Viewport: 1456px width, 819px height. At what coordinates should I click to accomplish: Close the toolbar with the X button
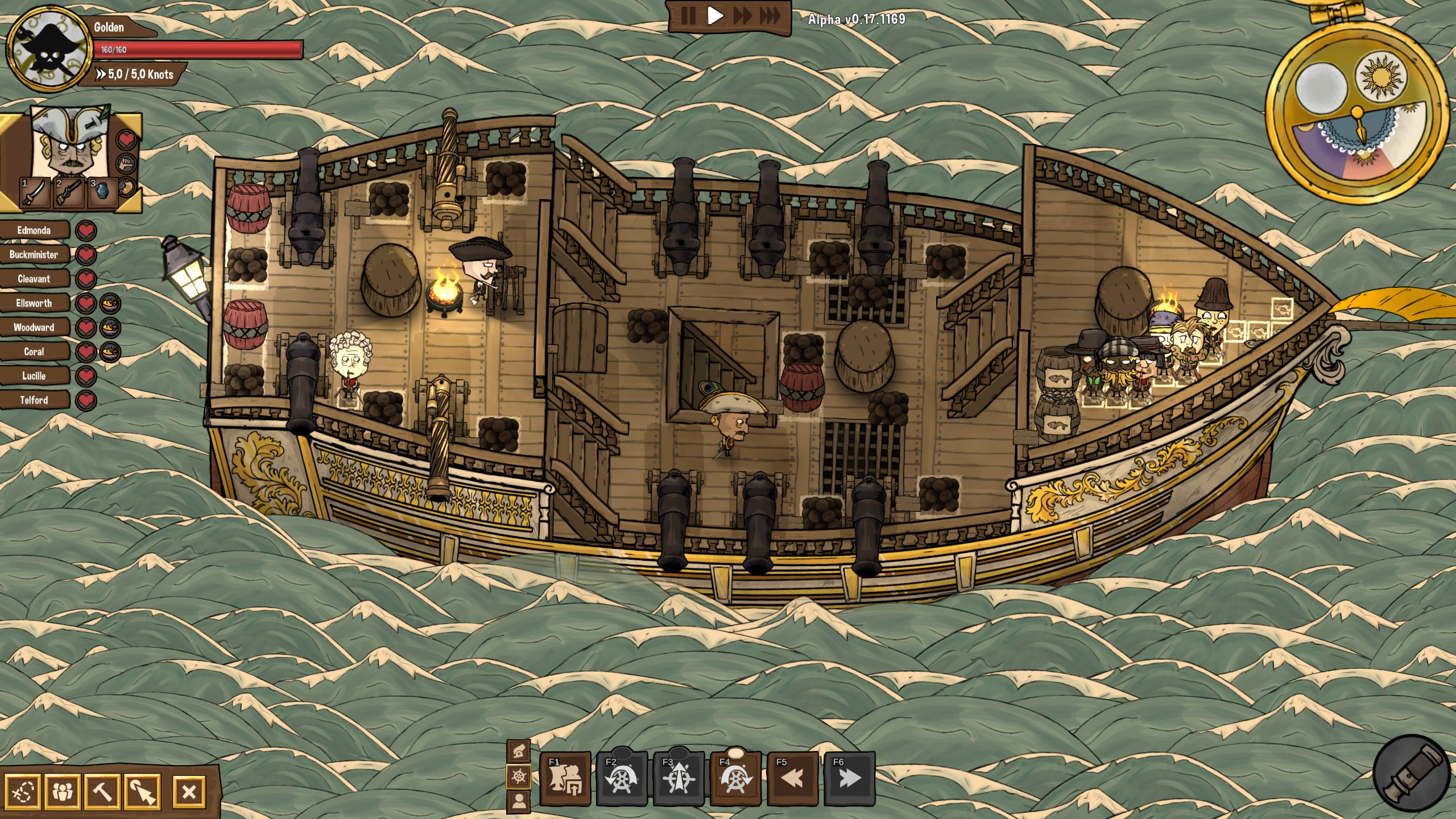(189, 791)
